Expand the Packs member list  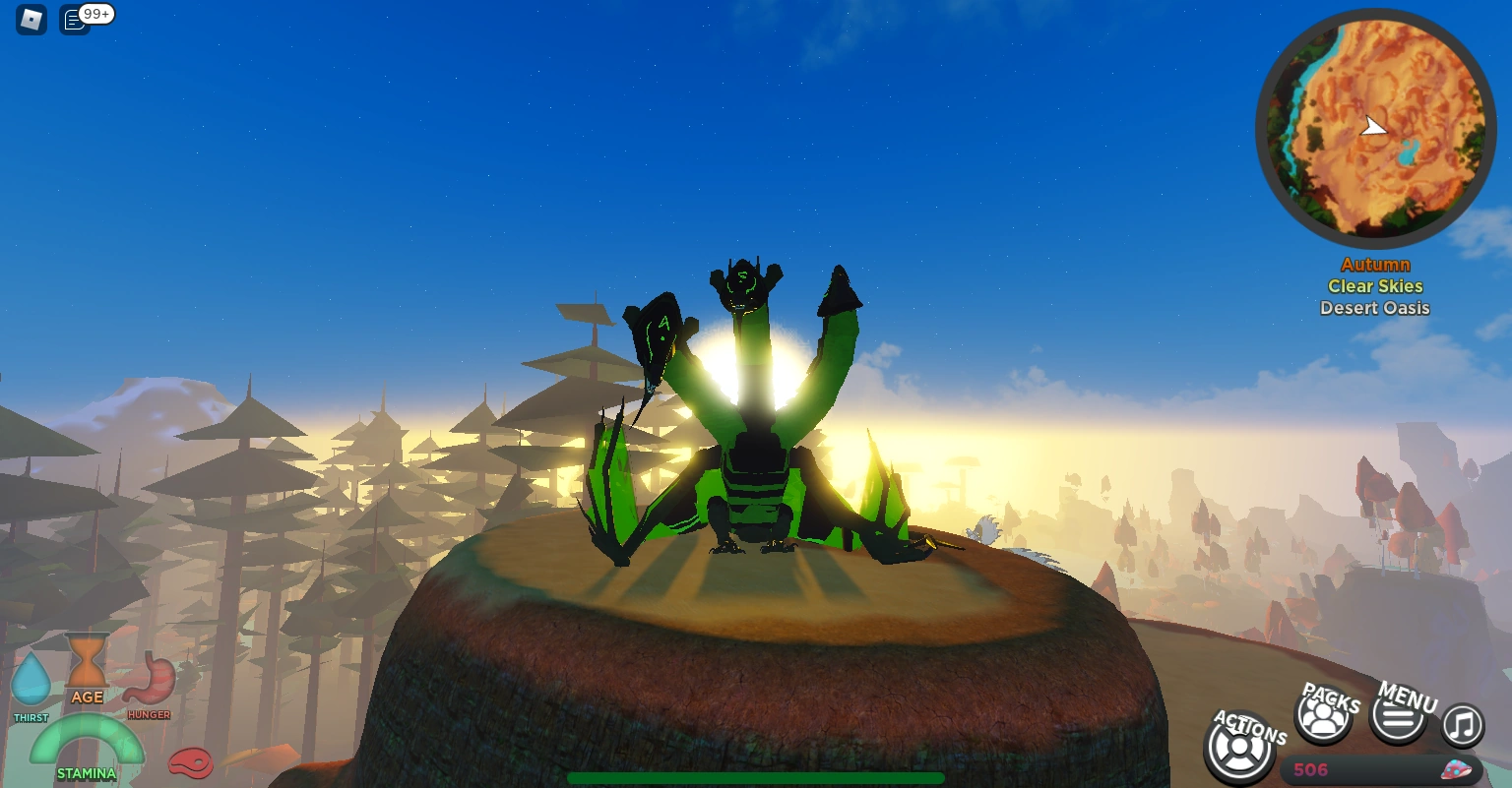(x=1323, y=717)
